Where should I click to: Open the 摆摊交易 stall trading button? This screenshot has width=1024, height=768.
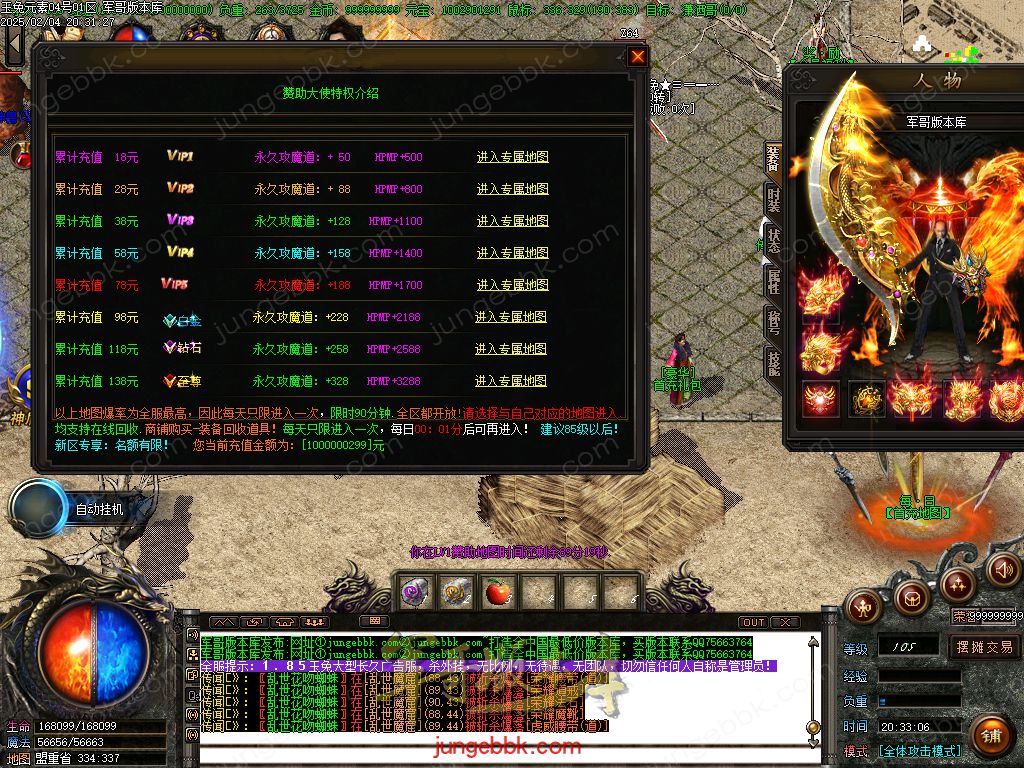985,647
